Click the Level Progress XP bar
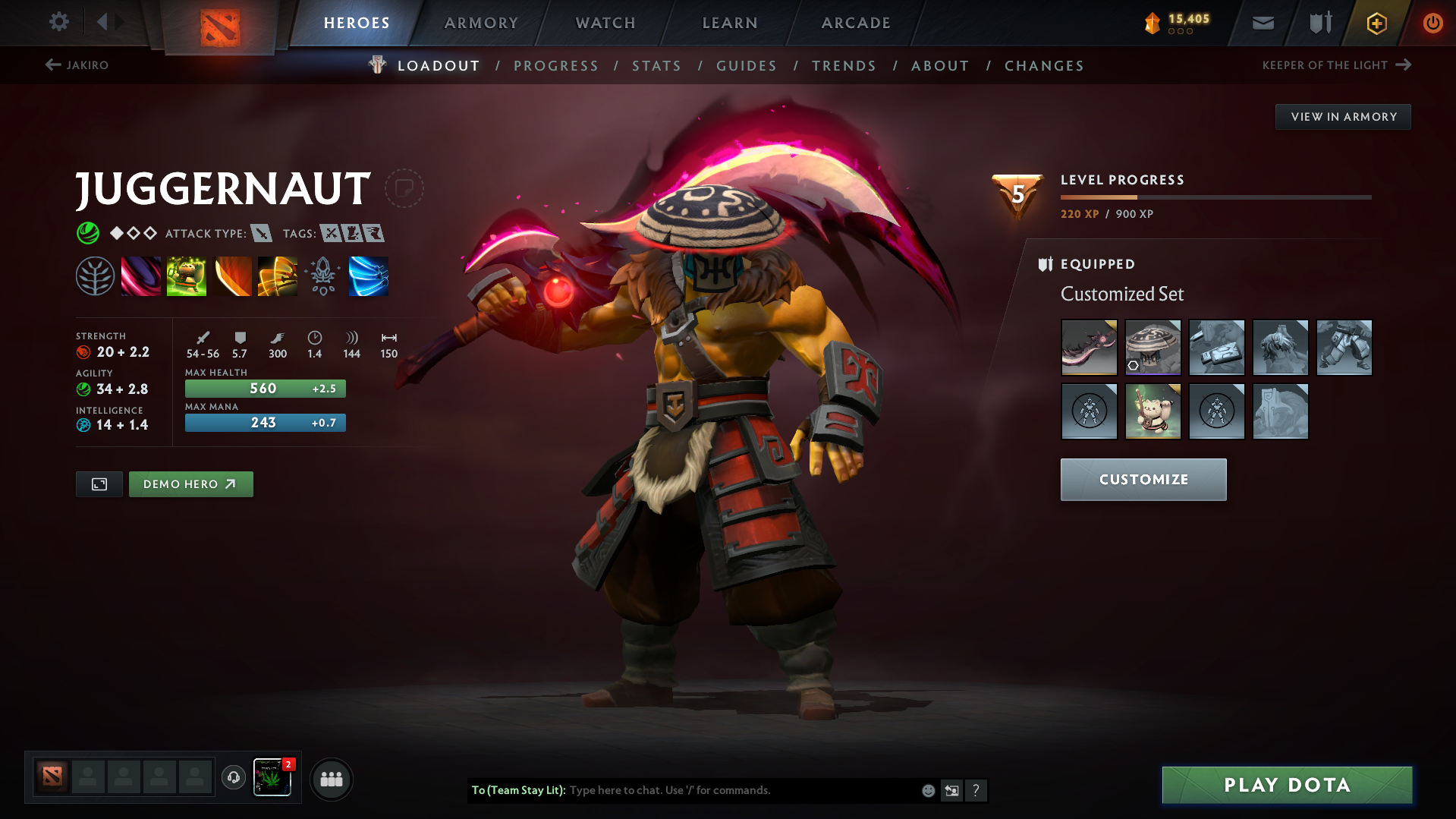The height and width of the screenshot is (819, 1456). 1214,199
